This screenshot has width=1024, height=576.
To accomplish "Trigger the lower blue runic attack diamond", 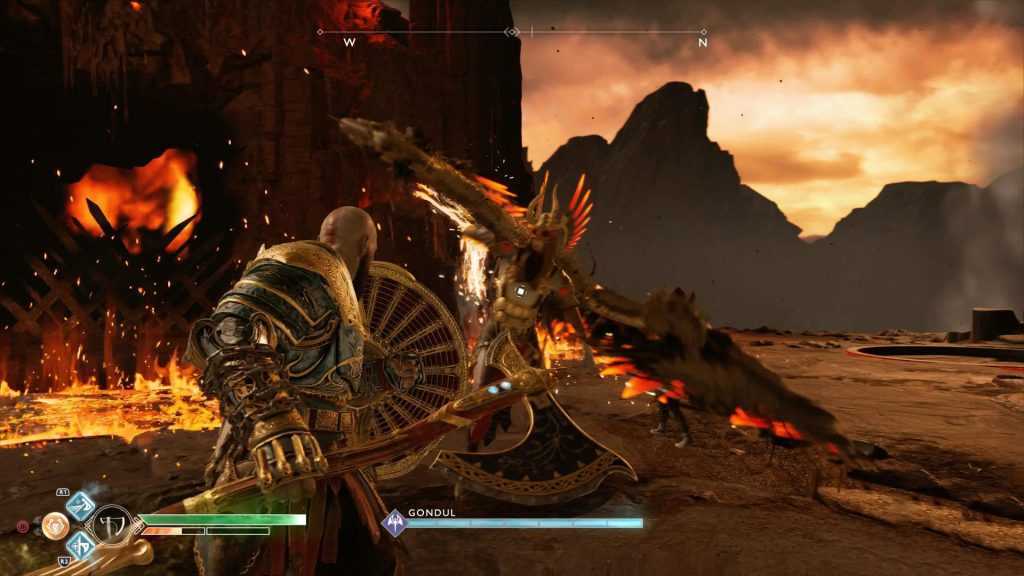I will click(81, 544).
